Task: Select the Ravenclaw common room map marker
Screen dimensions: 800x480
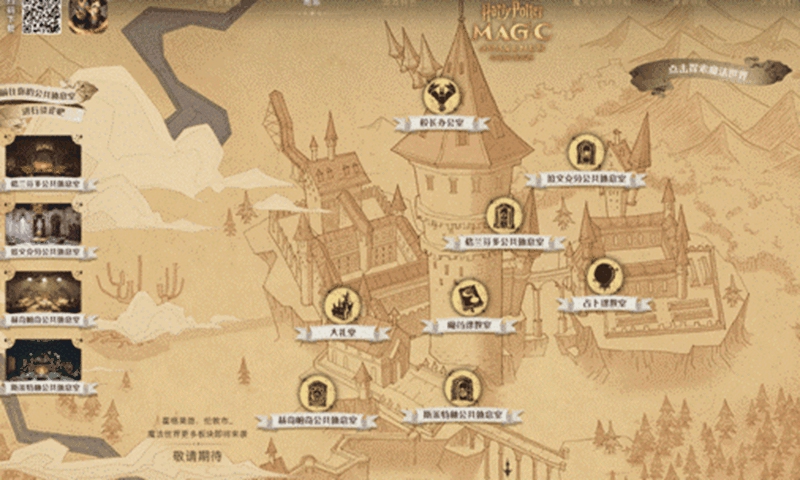Action: click(x=585, y=153)
